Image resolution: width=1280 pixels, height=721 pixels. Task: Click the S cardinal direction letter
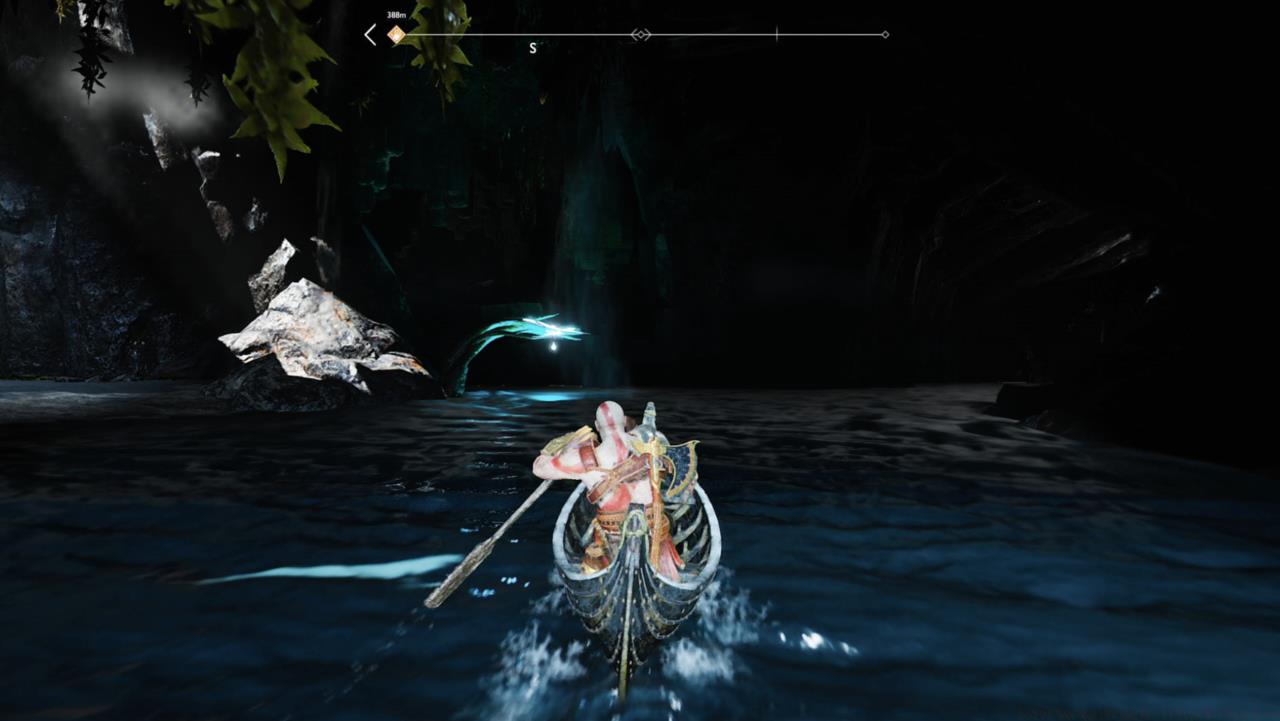[x=532, y=45]
